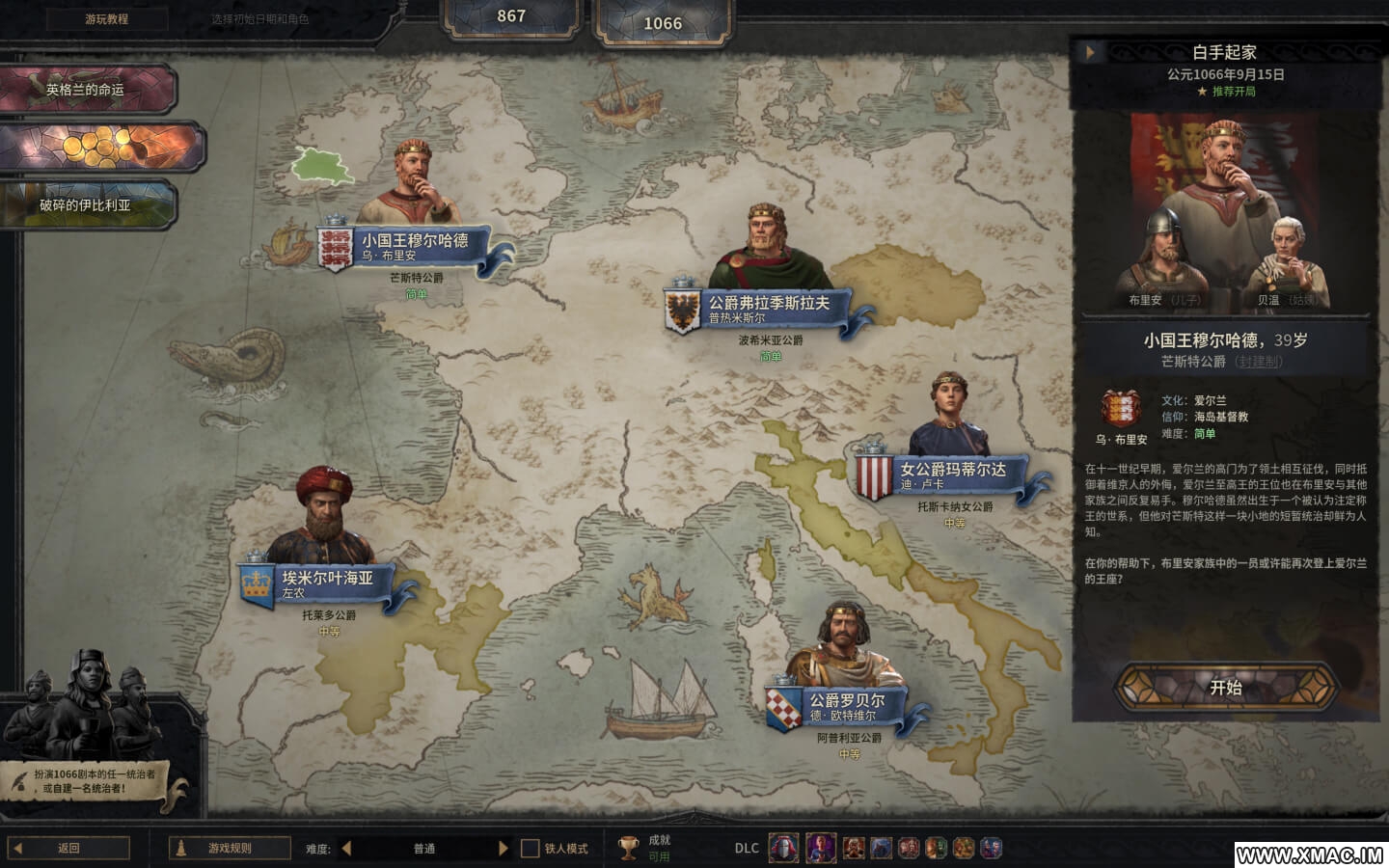1389x868 pixels.
Task: Open the 成就 achievements trophy
Action: click(x=629, y=848)
